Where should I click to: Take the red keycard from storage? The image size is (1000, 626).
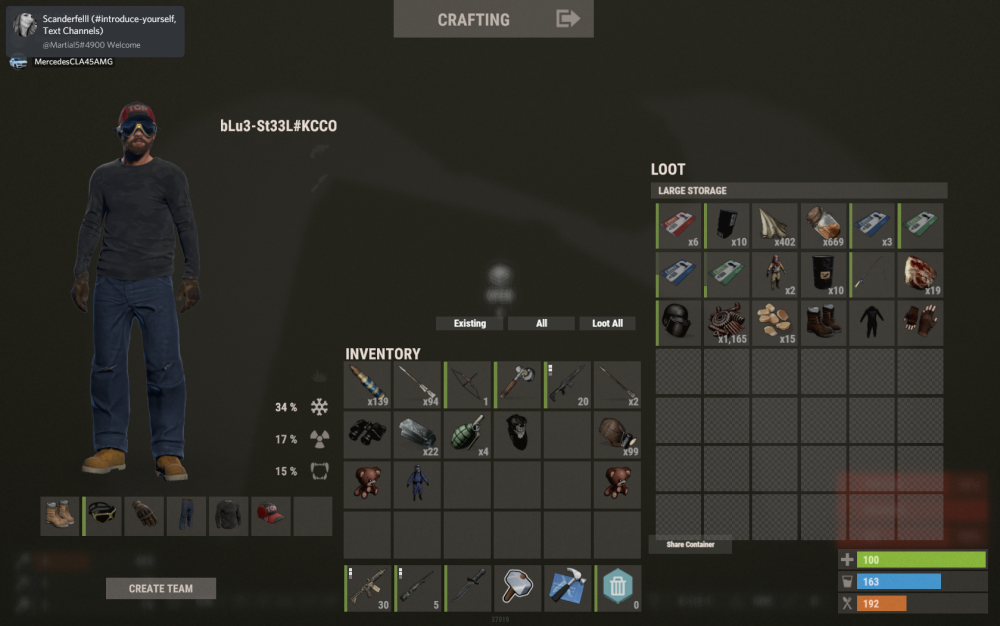coord(680,226)
